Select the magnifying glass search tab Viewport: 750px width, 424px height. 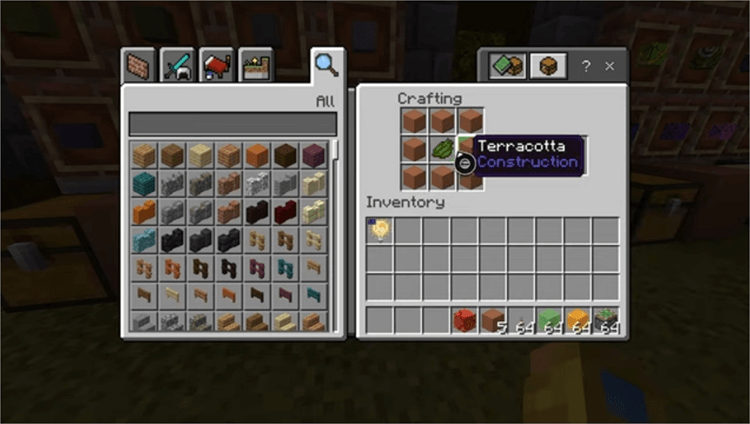(326, 65)
